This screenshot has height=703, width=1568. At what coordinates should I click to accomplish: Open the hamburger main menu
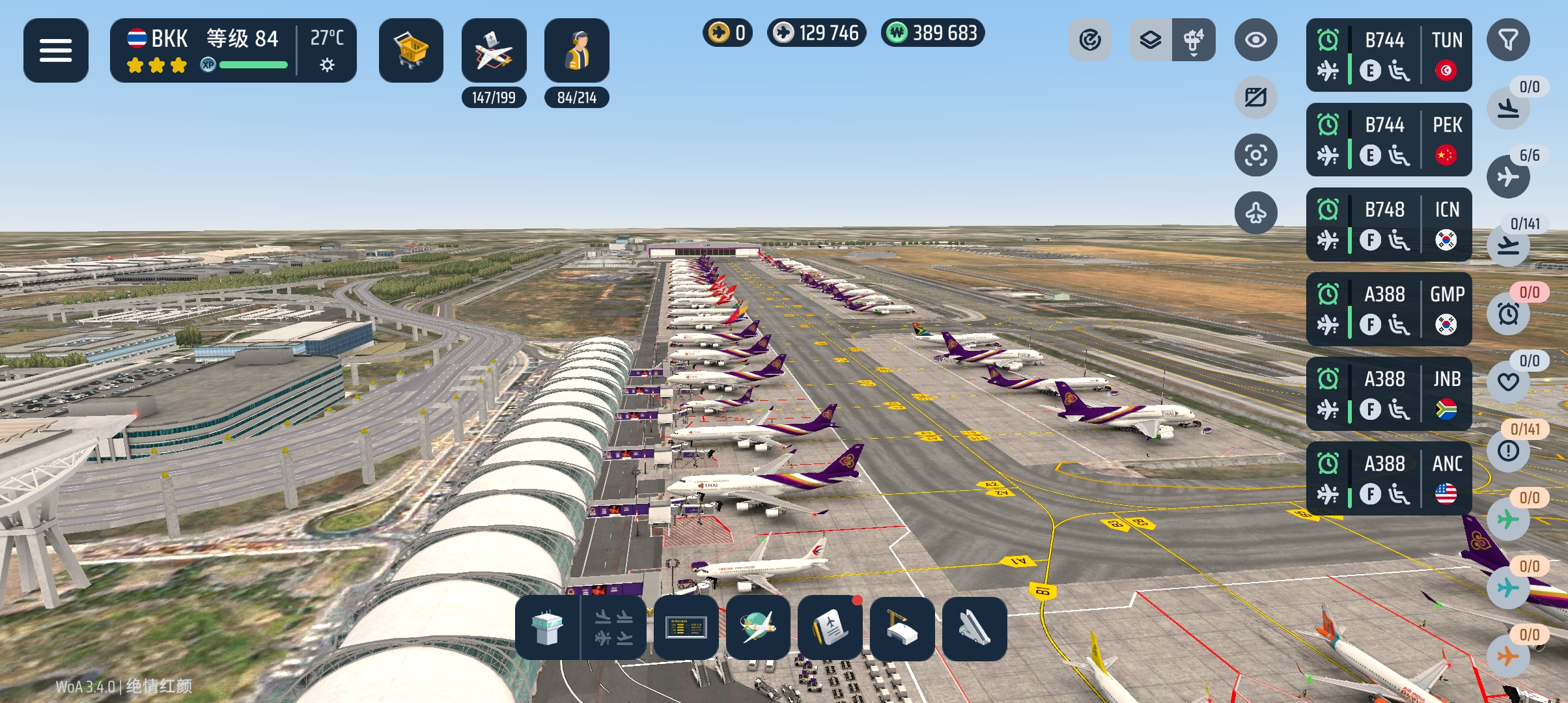(55, 50)
